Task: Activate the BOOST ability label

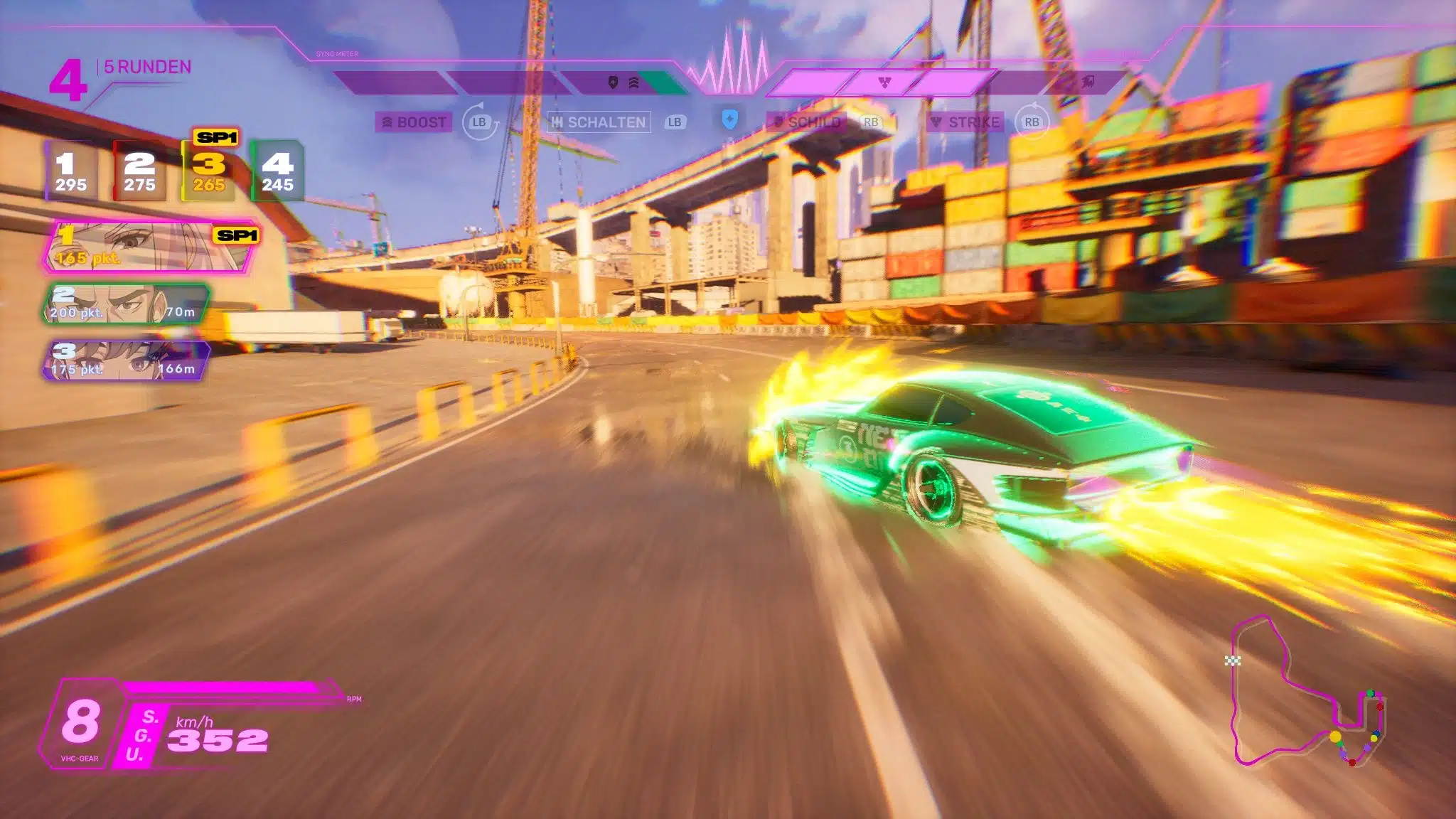Action: 414,122
